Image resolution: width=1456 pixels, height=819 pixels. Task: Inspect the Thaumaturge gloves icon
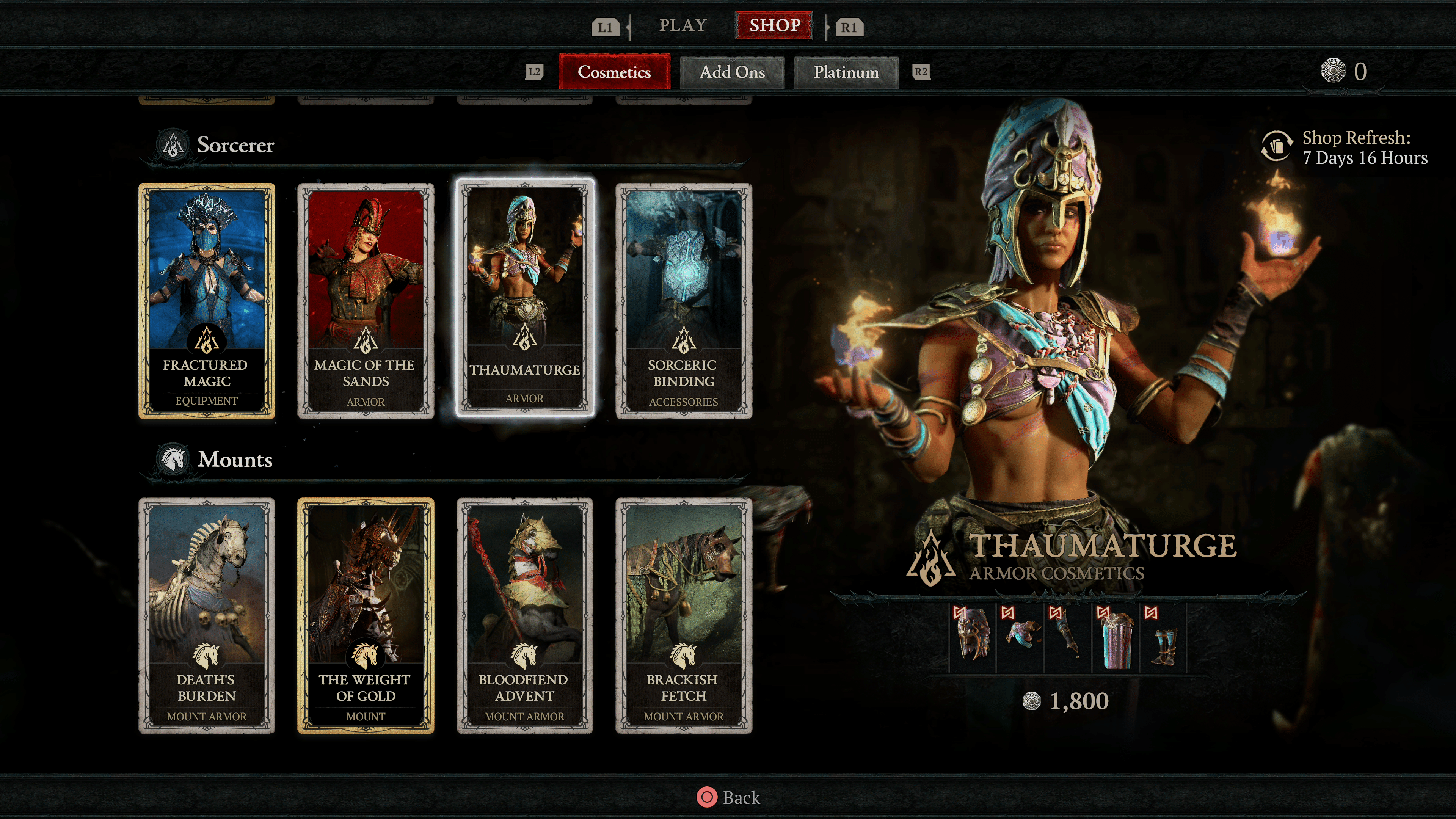(1068, 637)
